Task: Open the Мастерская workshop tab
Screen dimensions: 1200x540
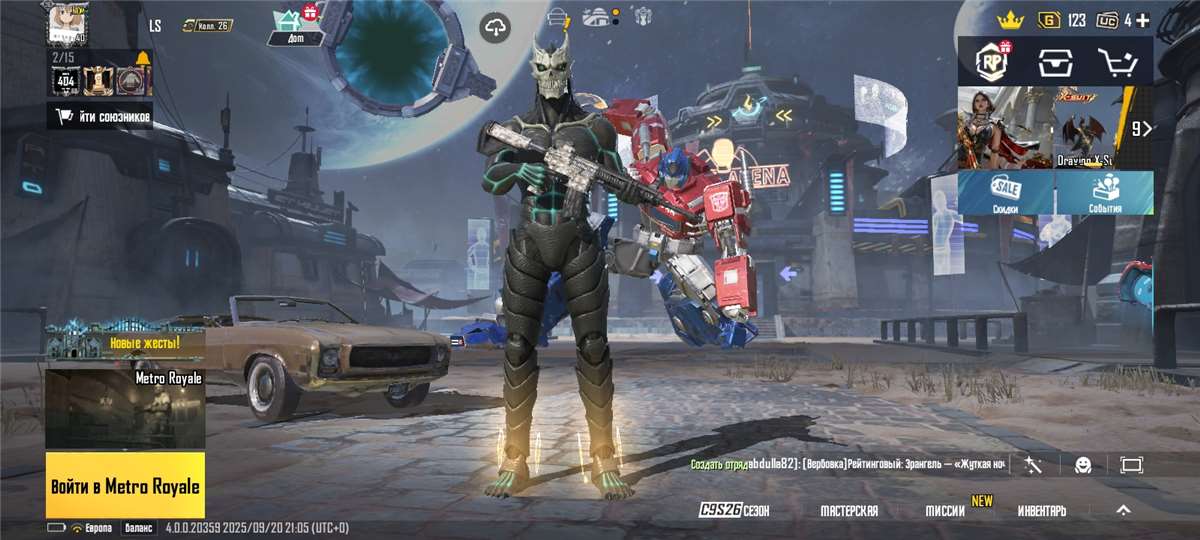Action: pyautogui.click(x=849, y=510)
